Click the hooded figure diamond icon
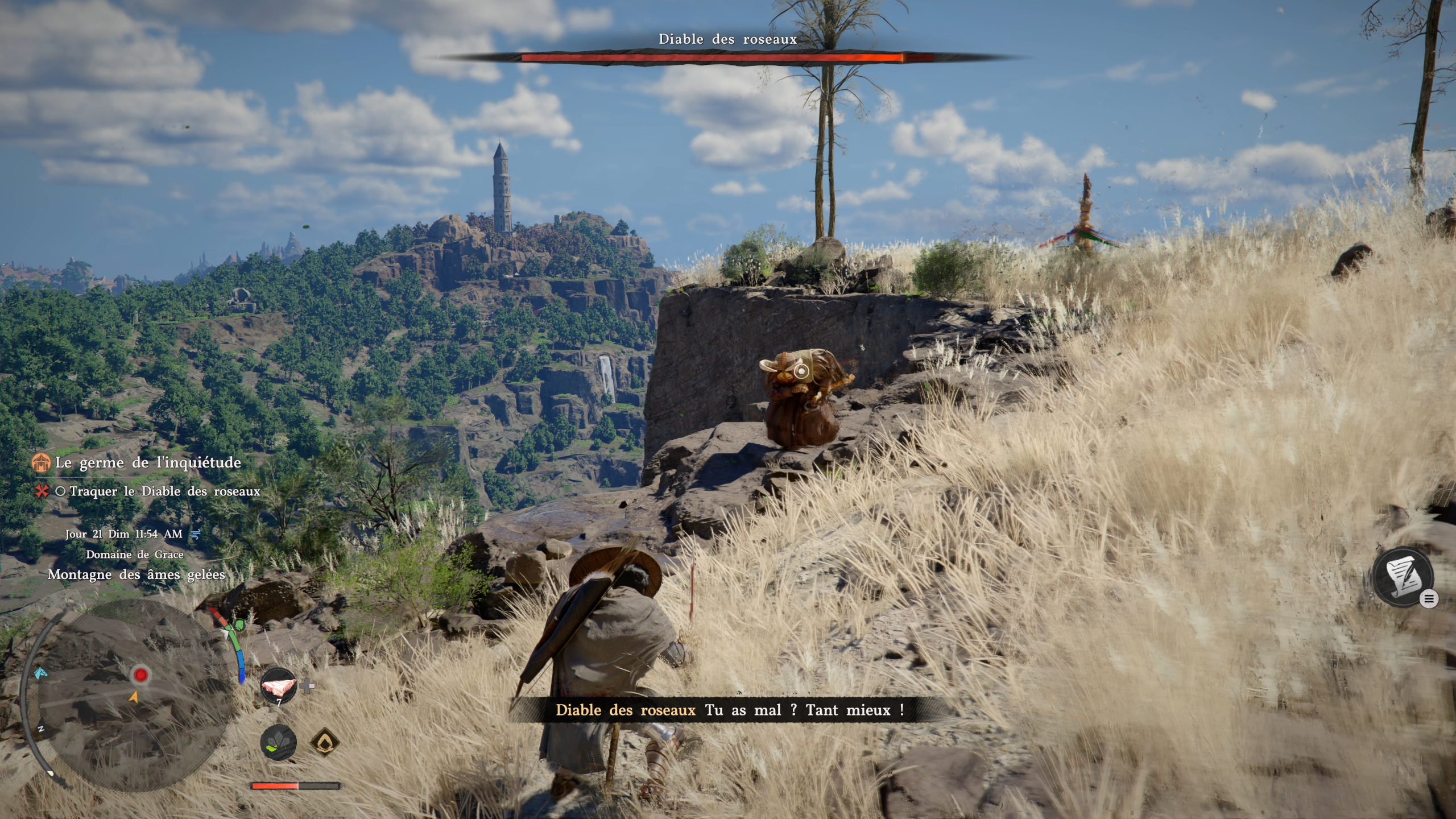Image resolution: width=1456 pixels, height=819 pixels. click(325, 742)
